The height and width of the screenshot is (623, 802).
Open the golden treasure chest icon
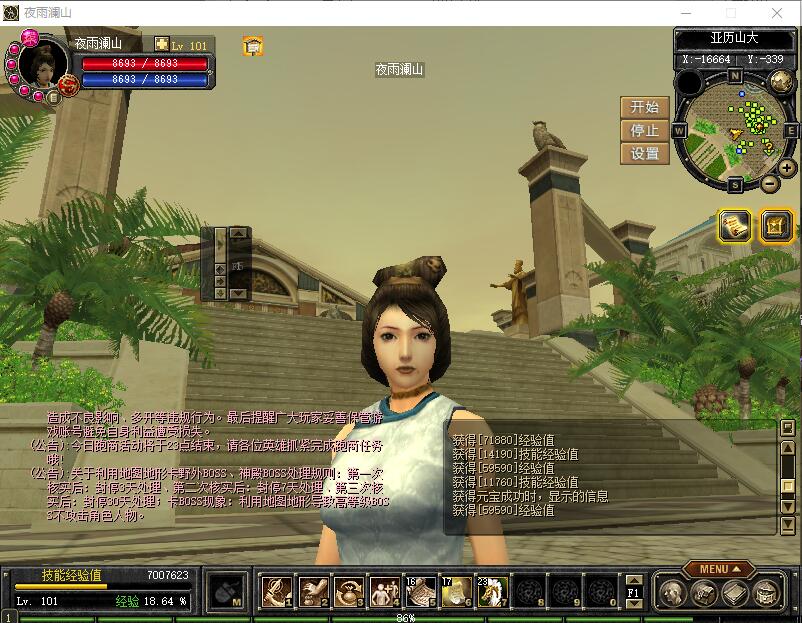(776, 226)
